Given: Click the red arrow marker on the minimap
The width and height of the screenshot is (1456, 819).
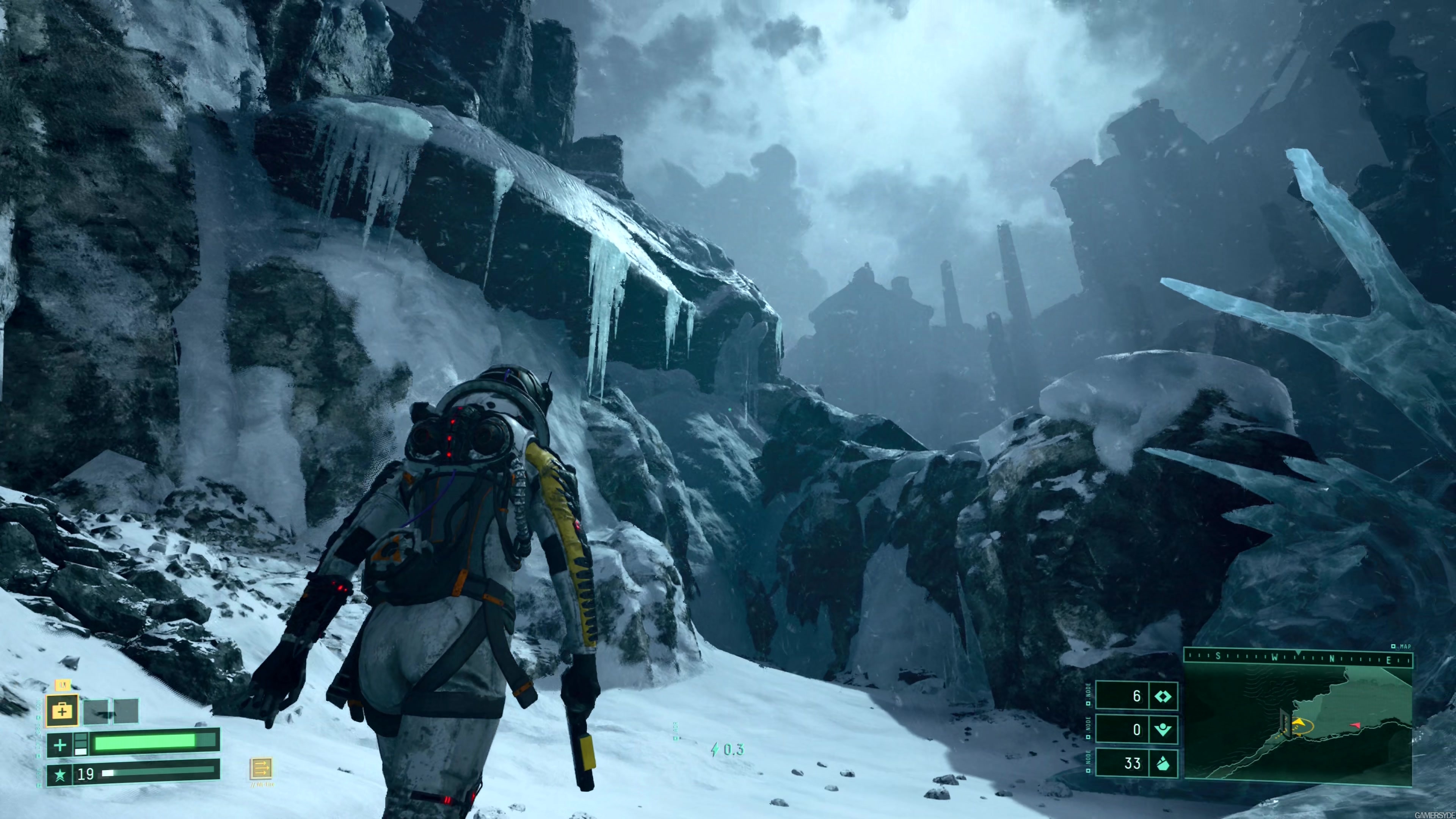Looking at the screenshot, I should (1356, 724).
